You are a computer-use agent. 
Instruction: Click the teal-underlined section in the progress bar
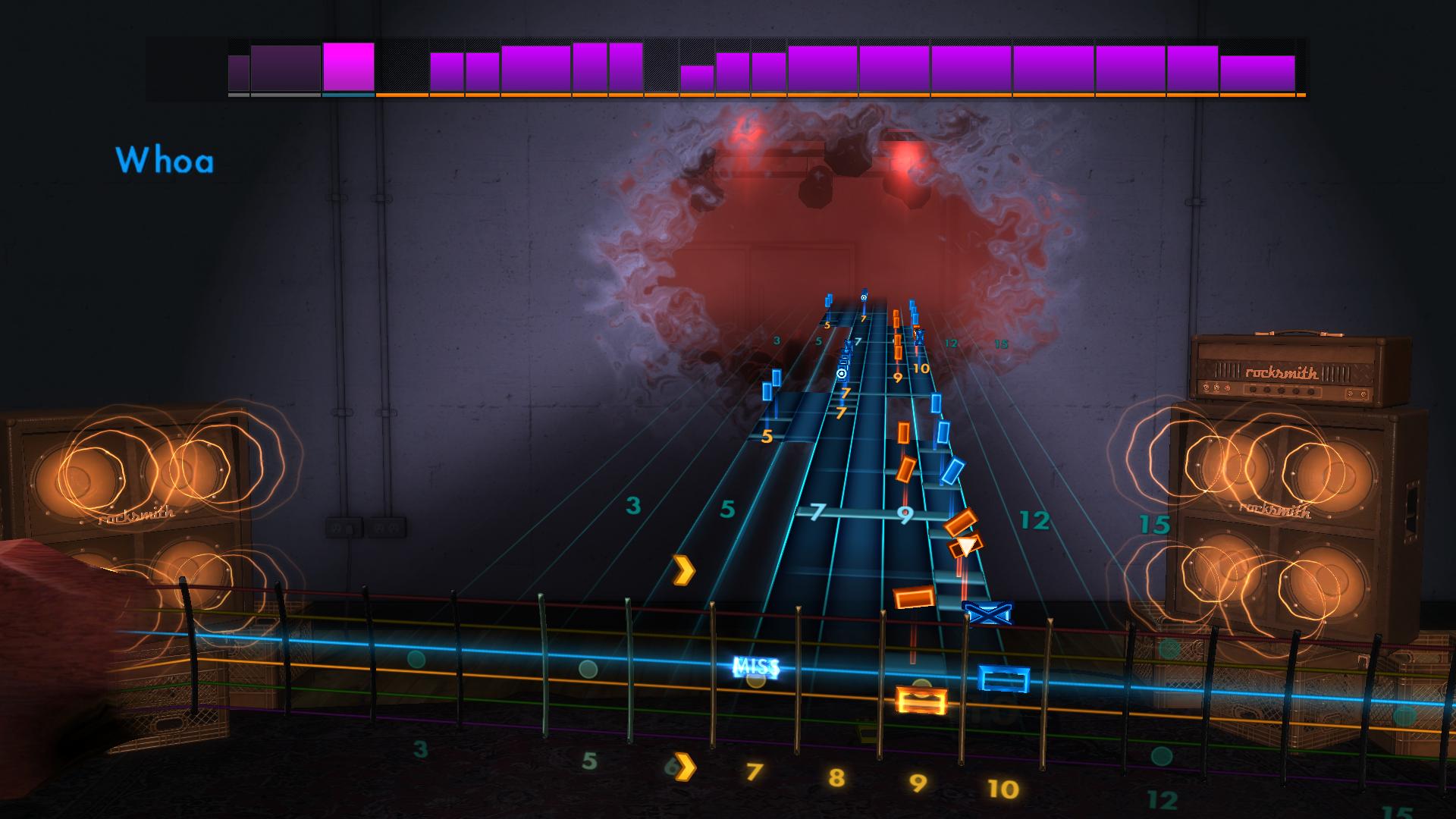[347, 95]
